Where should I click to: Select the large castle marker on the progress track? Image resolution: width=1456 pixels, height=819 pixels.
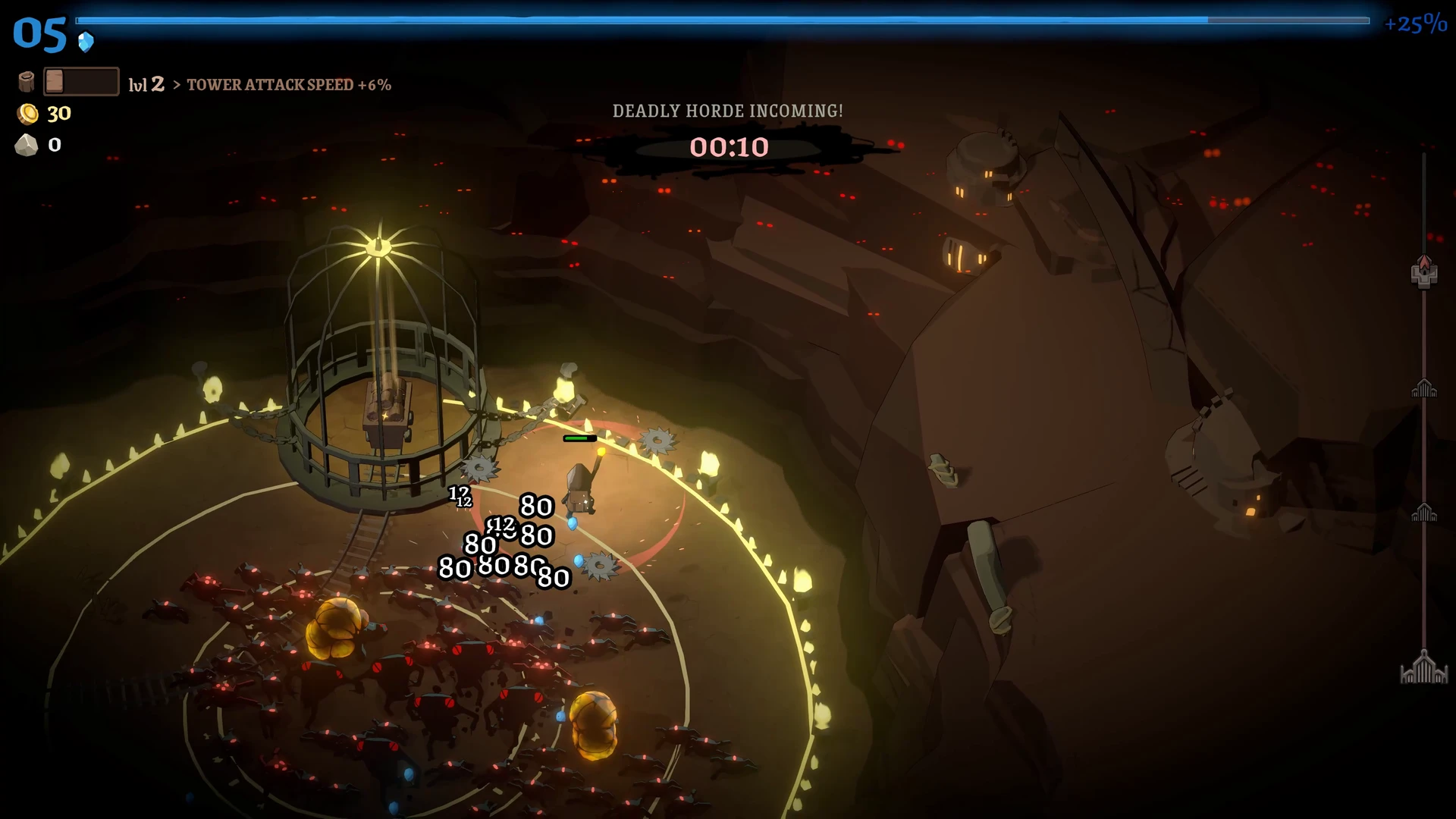pos(1423,668)
